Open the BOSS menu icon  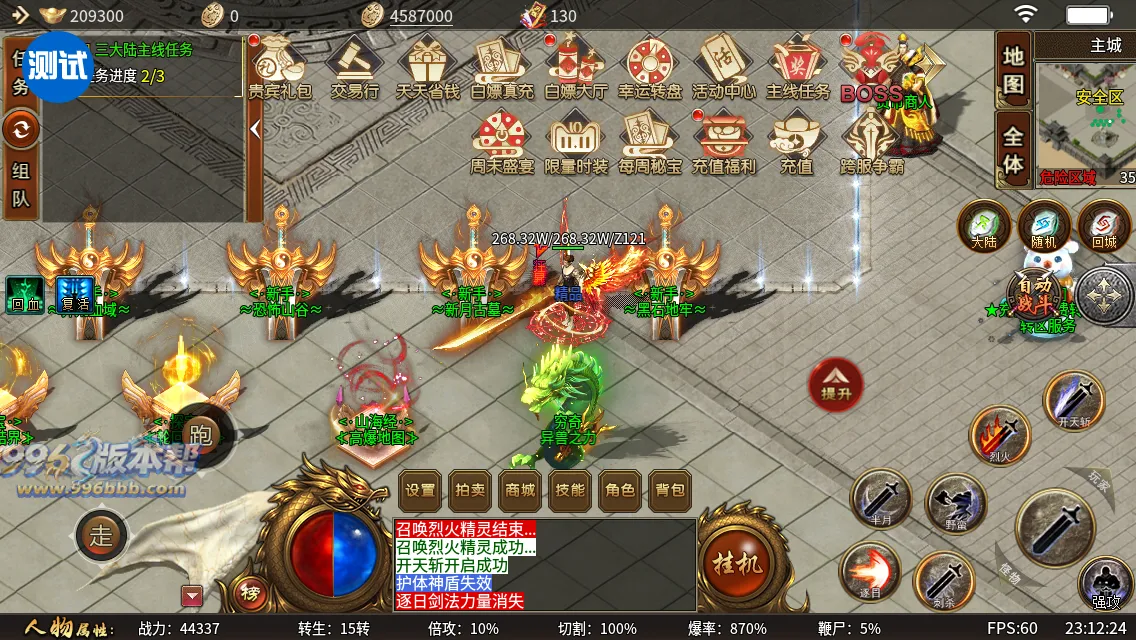[870, 68]
